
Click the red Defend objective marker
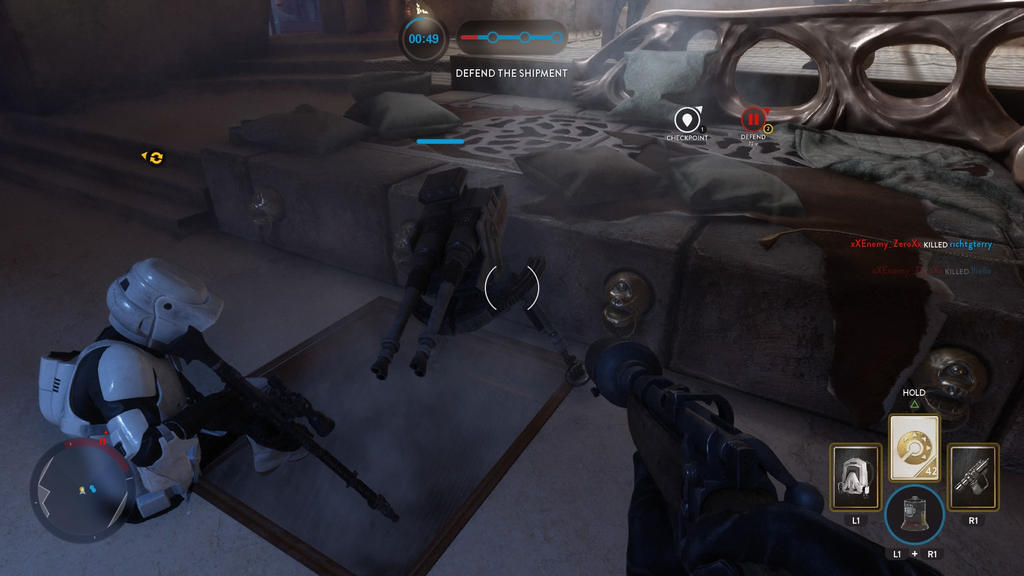pos(752,120)
